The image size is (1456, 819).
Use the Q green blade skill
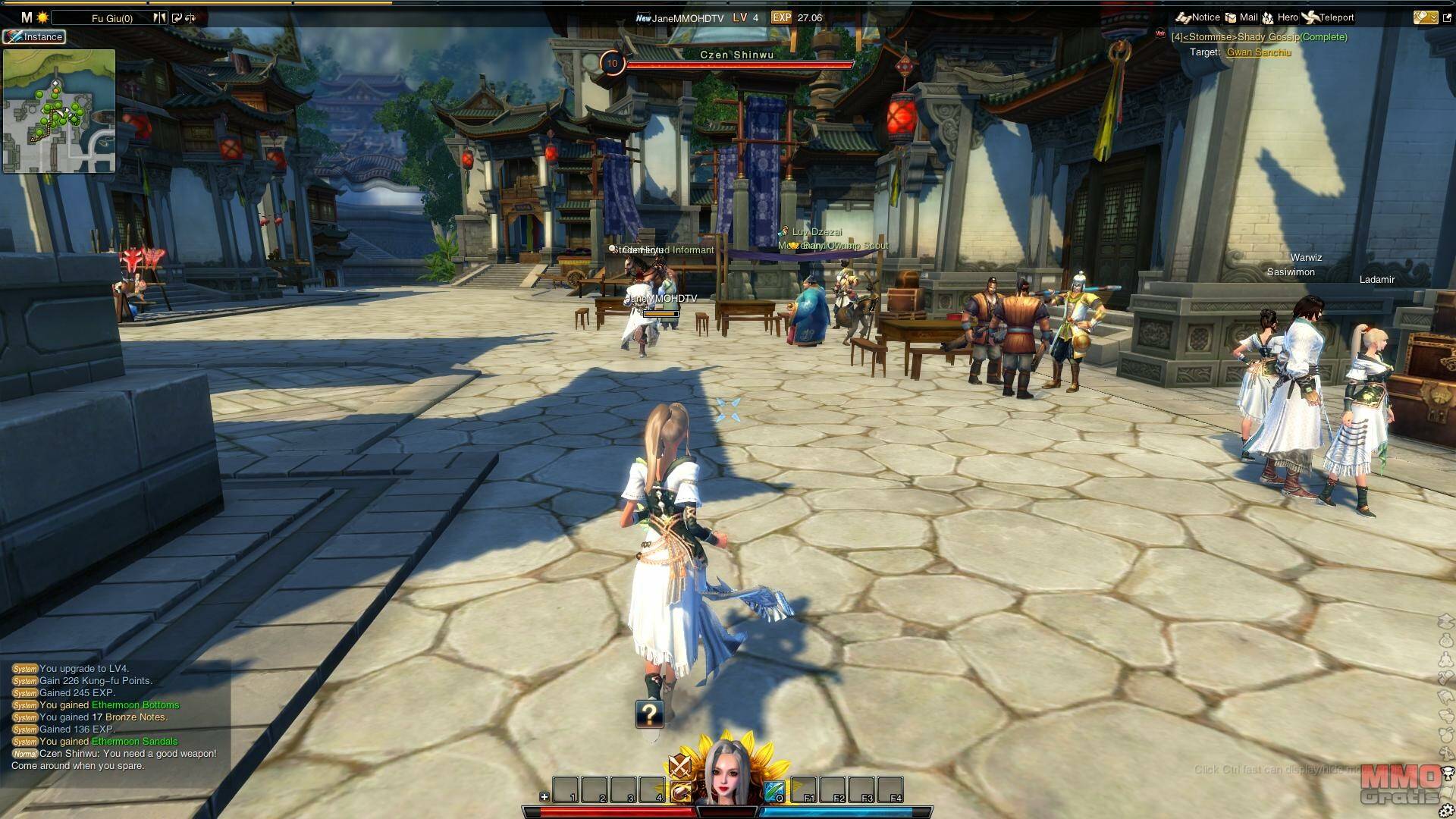[773, 792]
